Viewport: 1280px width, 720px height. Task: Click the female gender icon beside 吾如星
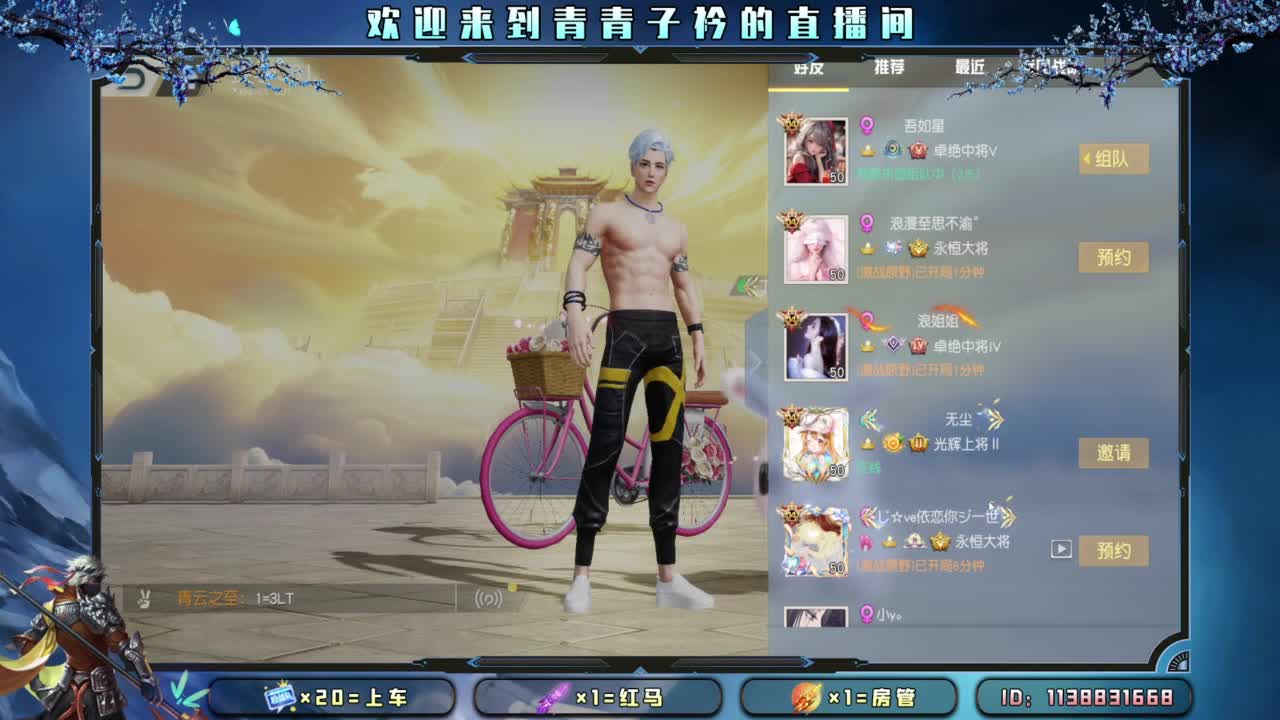[x=866, y=125]
